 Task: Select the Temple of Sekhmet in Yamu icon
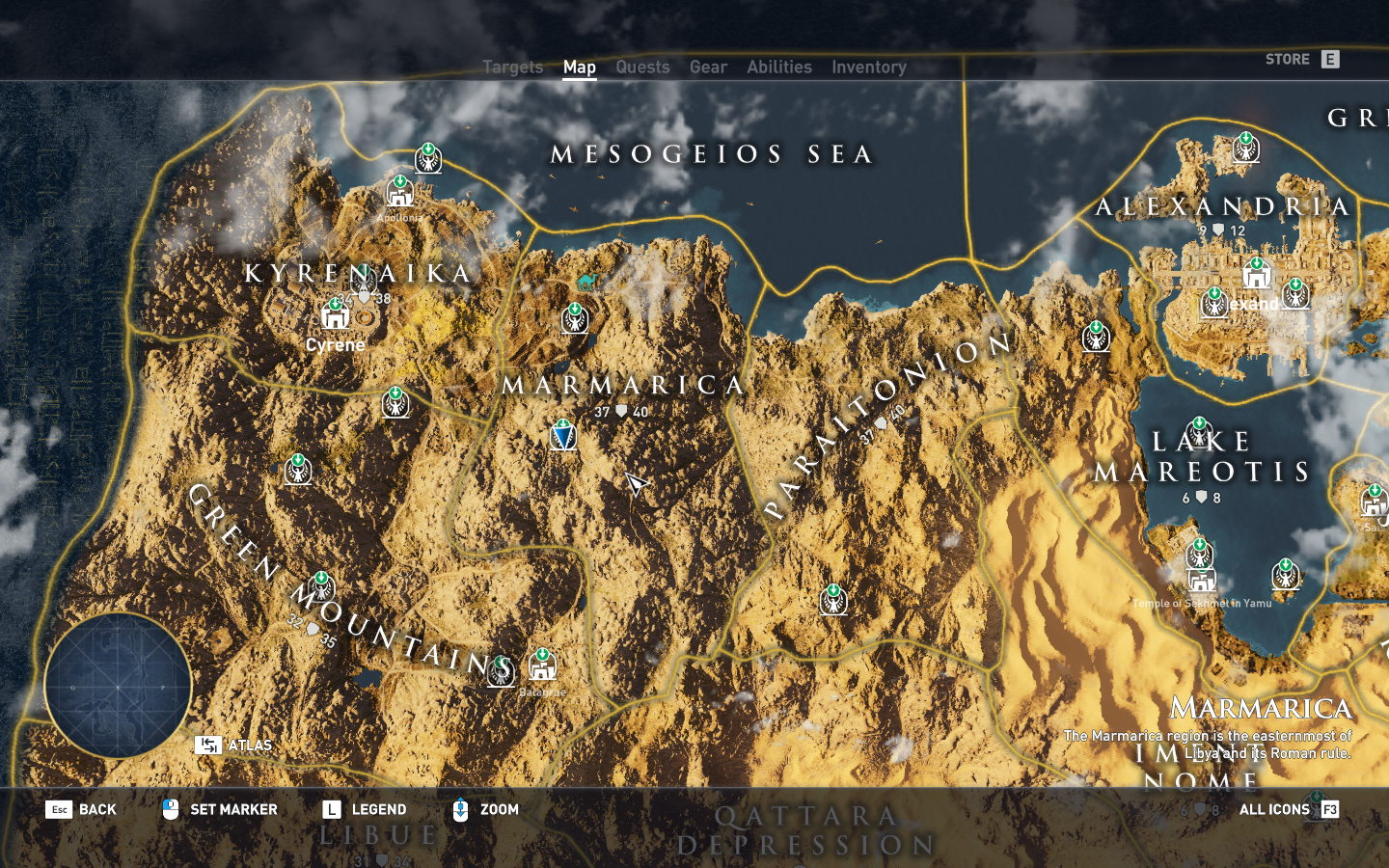coord(1201,583)
